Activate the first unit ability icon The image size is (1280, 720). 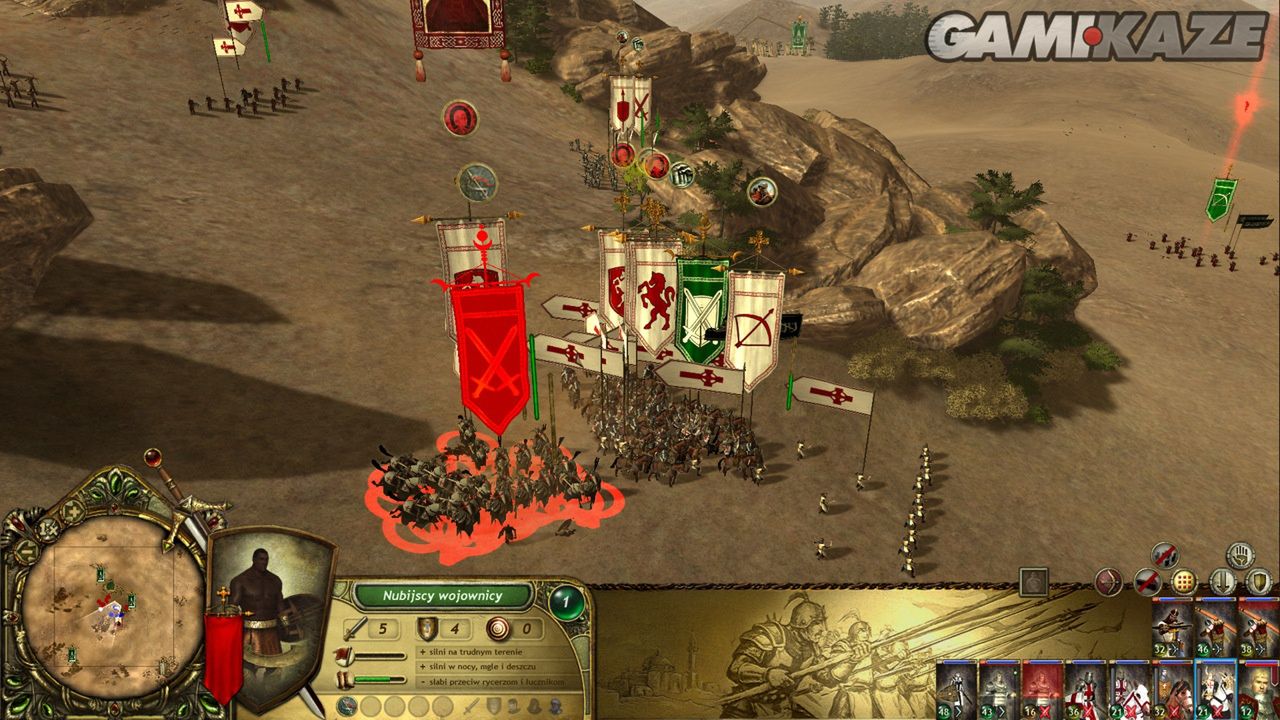point(347,706)
